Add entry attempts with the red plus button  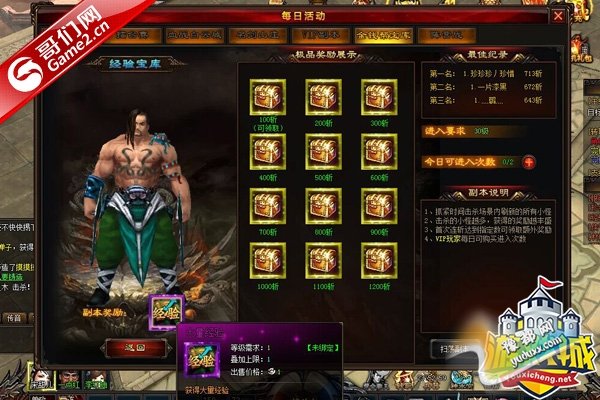pos(529,161)
